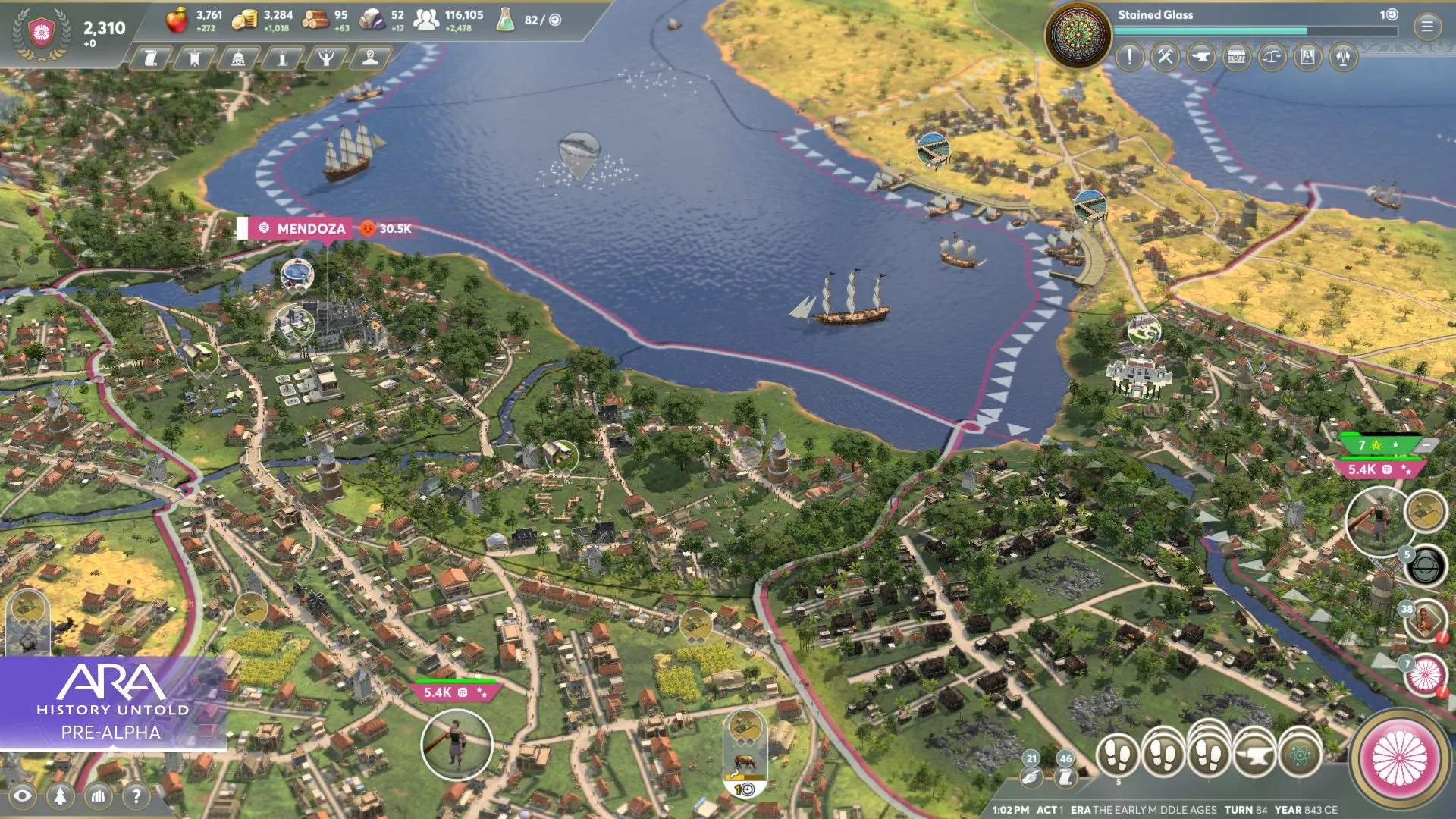This screenshot has height=819, width=1456.
Task: Click the question mark help button
Action: tap(136, 795)
